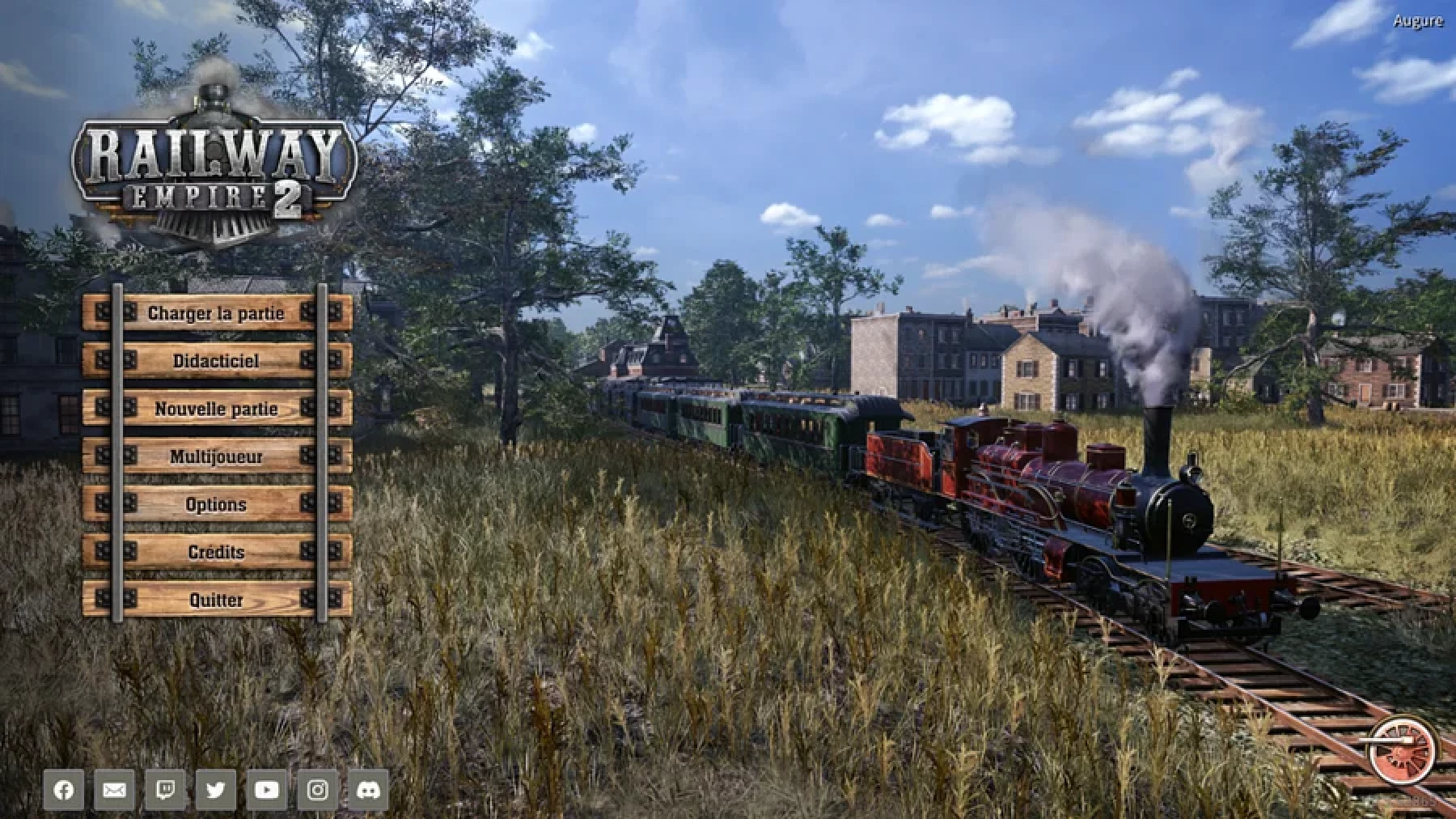
Task: Open the Options menu
Action: [x=216, y=504]
